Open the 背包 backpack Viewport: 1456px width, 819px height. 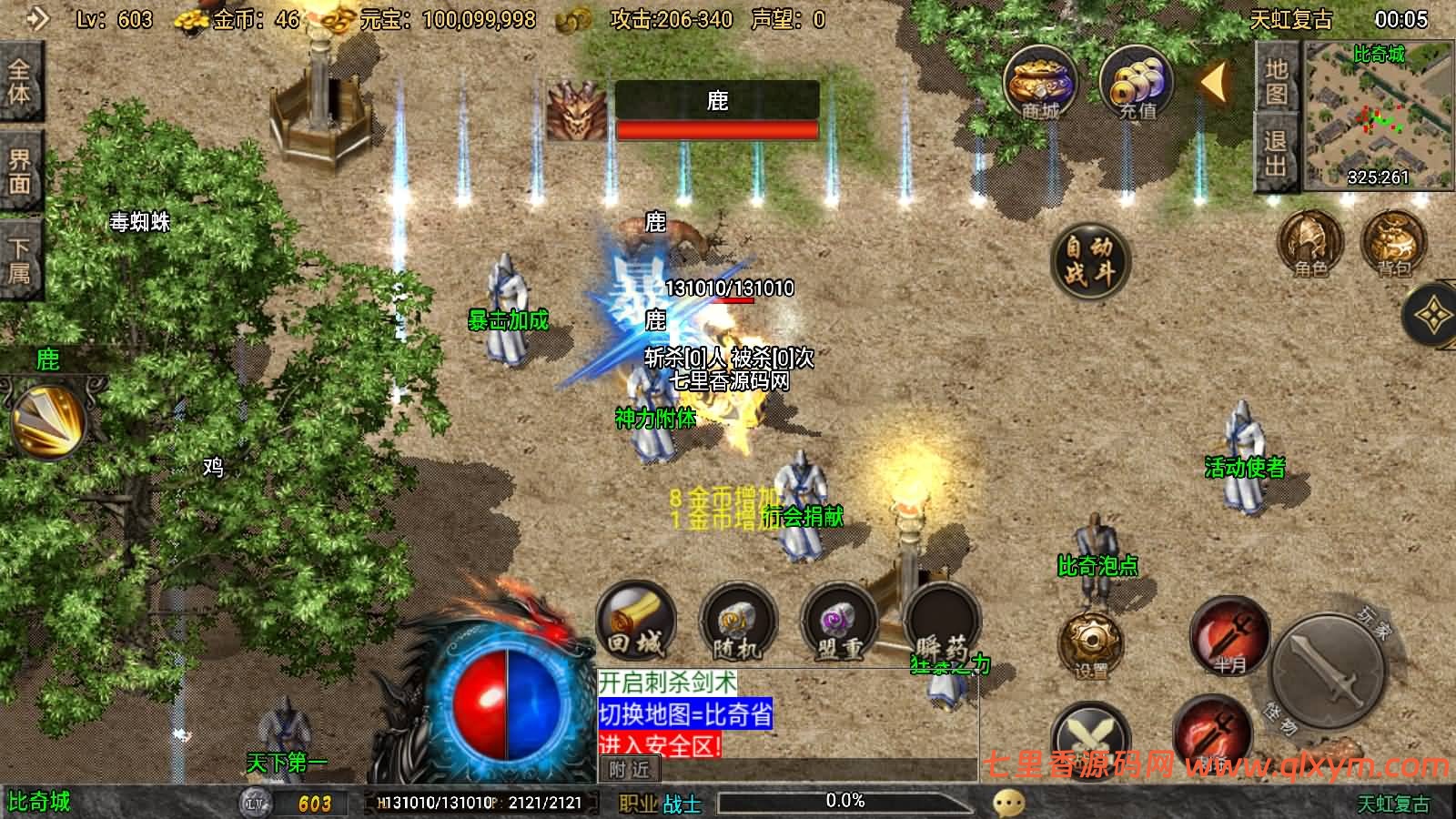coord(1392,243)
